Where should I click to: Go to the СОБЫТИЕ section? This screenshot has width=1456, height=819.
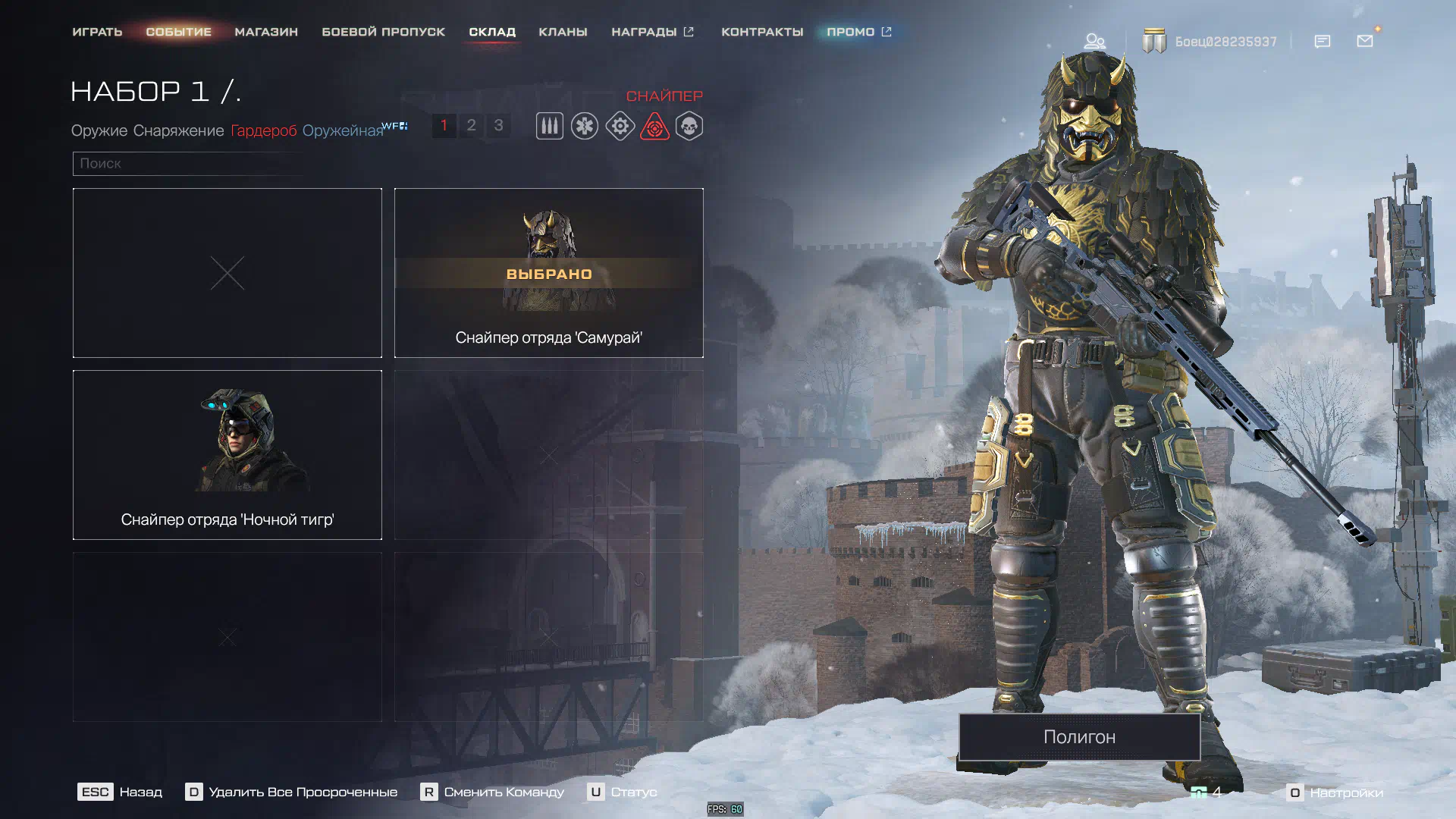coord(178,32)
